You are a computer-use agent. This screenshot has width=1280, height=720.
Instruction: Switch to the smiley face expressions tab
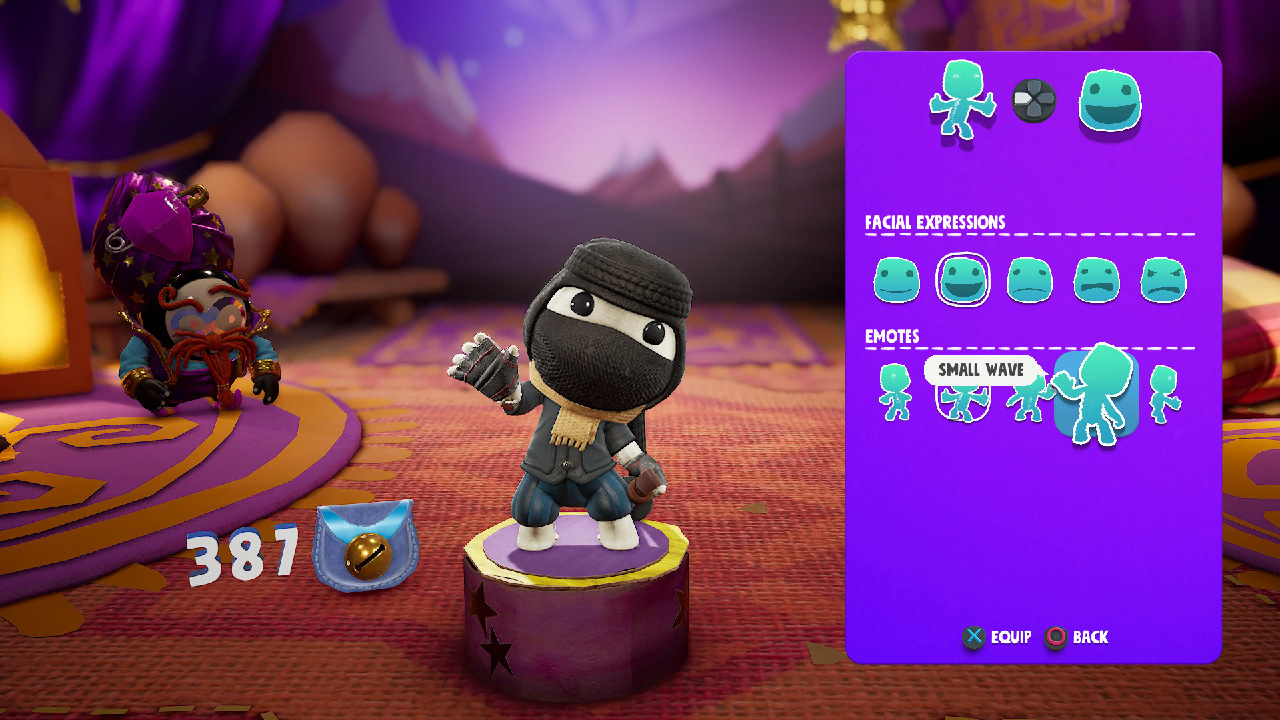tap(1110, 100)
